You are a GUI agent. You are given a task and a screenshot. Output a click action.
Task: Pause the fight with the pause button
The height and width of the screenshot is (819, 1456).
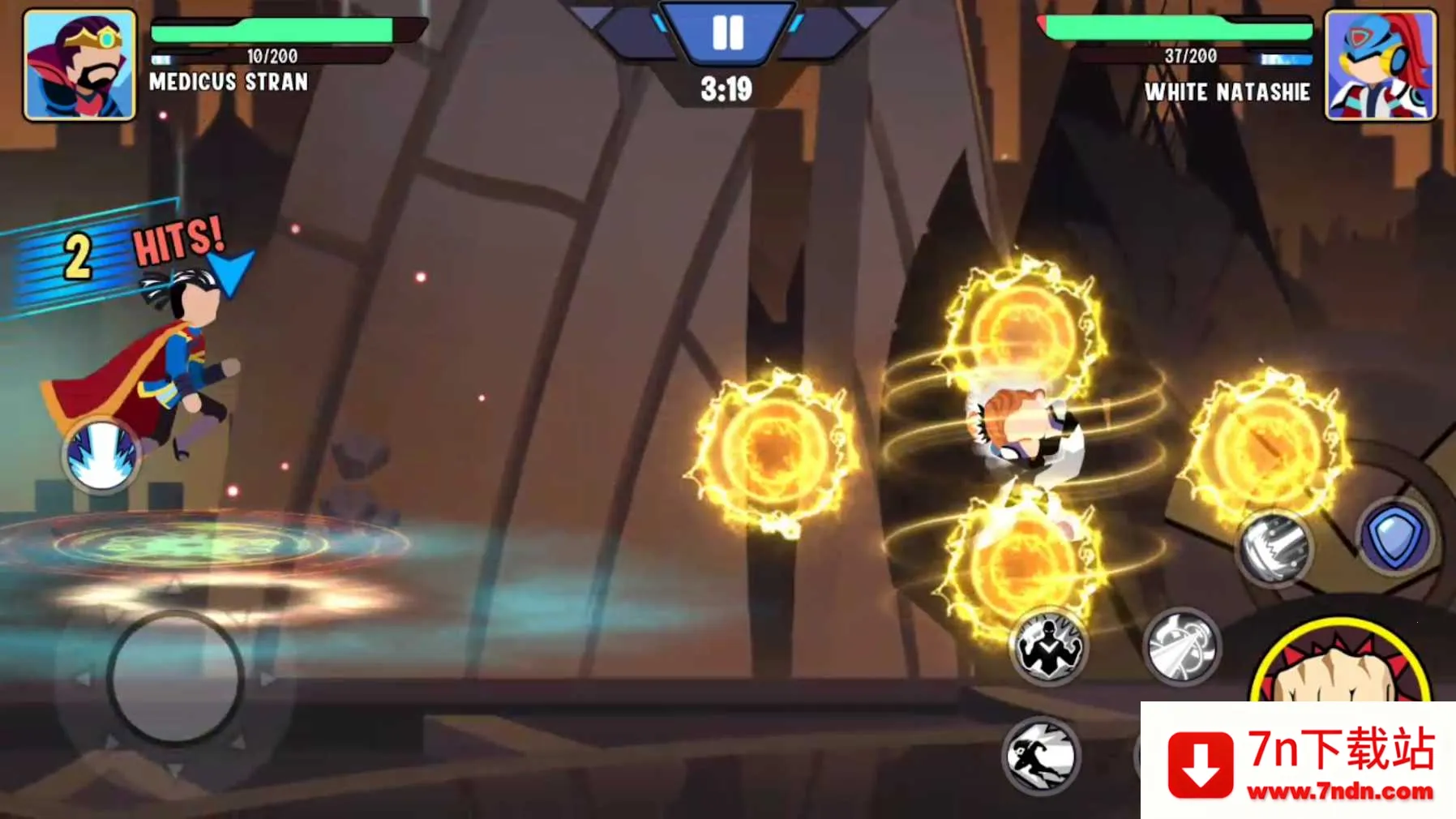727,34
